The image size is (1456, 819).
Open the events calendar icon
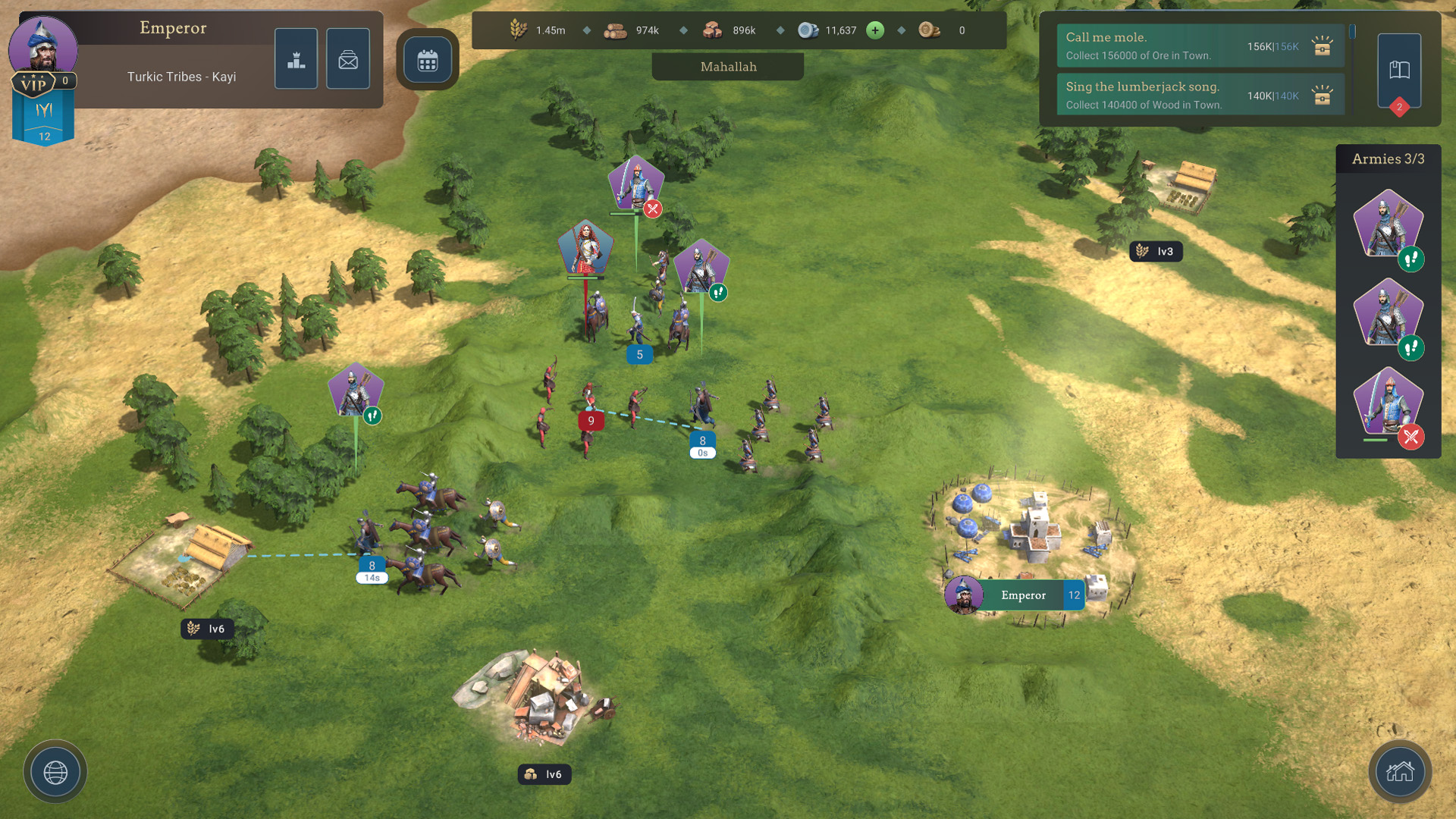428,60
